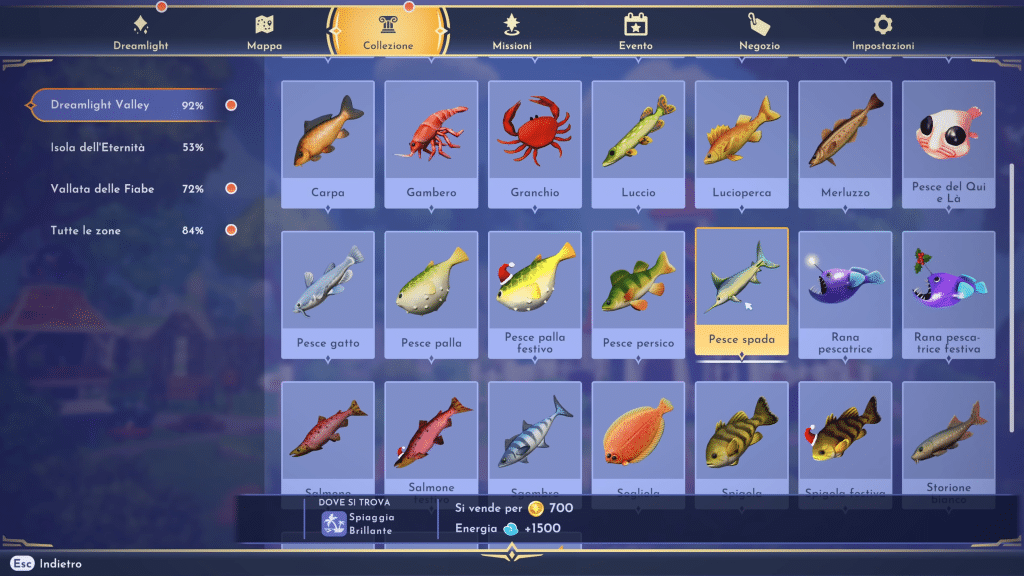Show Tutte le zone collection

point(127,231)
